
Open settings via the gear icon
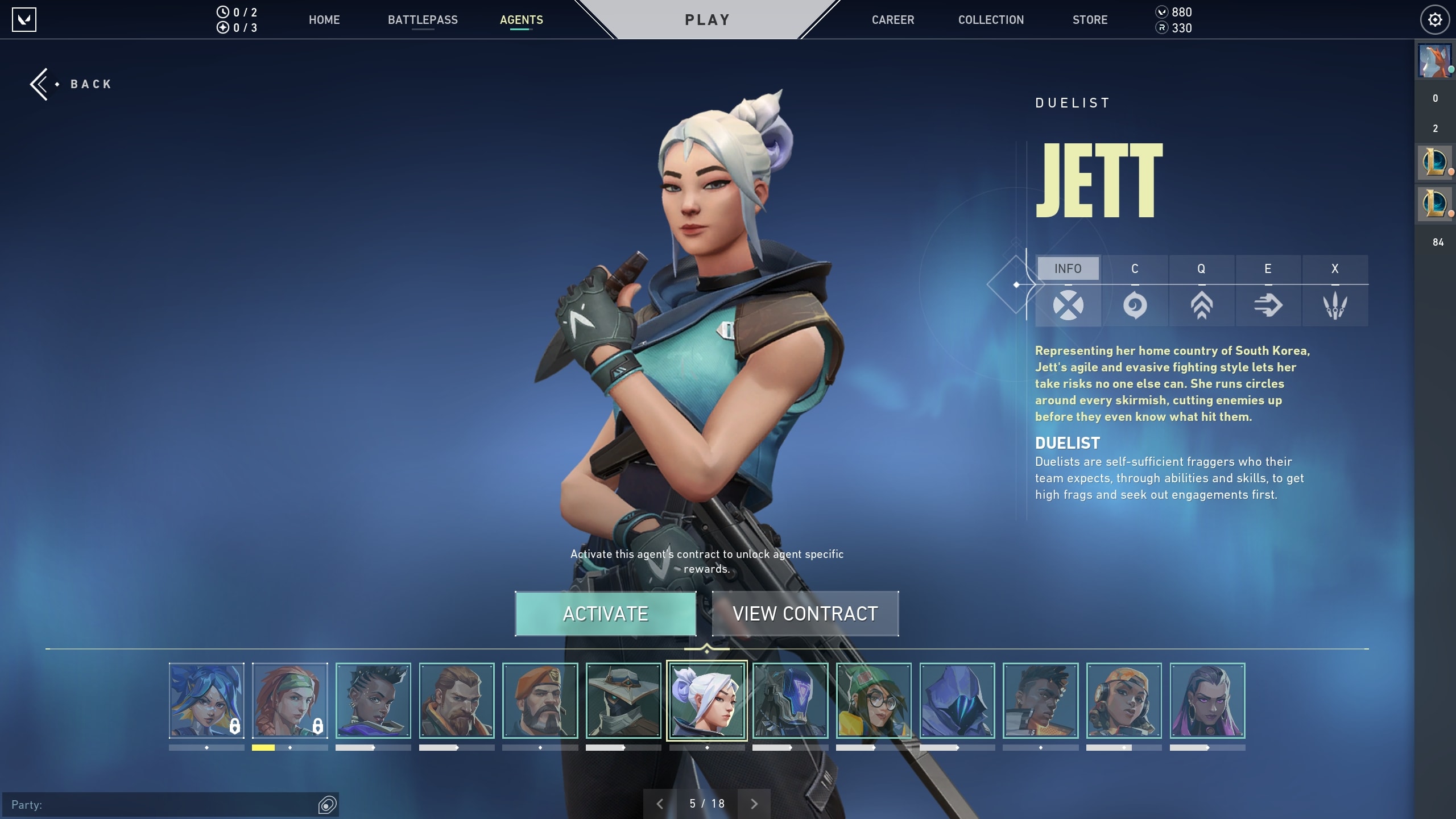pos(1435,20)
